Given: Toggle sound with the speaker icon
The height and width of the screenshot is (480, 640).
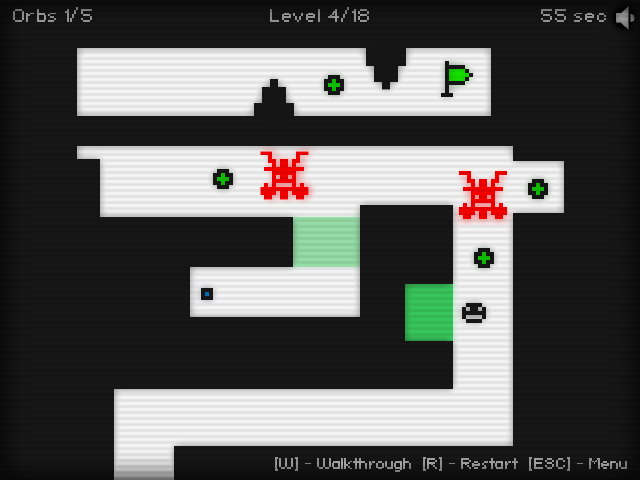Looking at the screenshot, I should [x=624, y=17].
